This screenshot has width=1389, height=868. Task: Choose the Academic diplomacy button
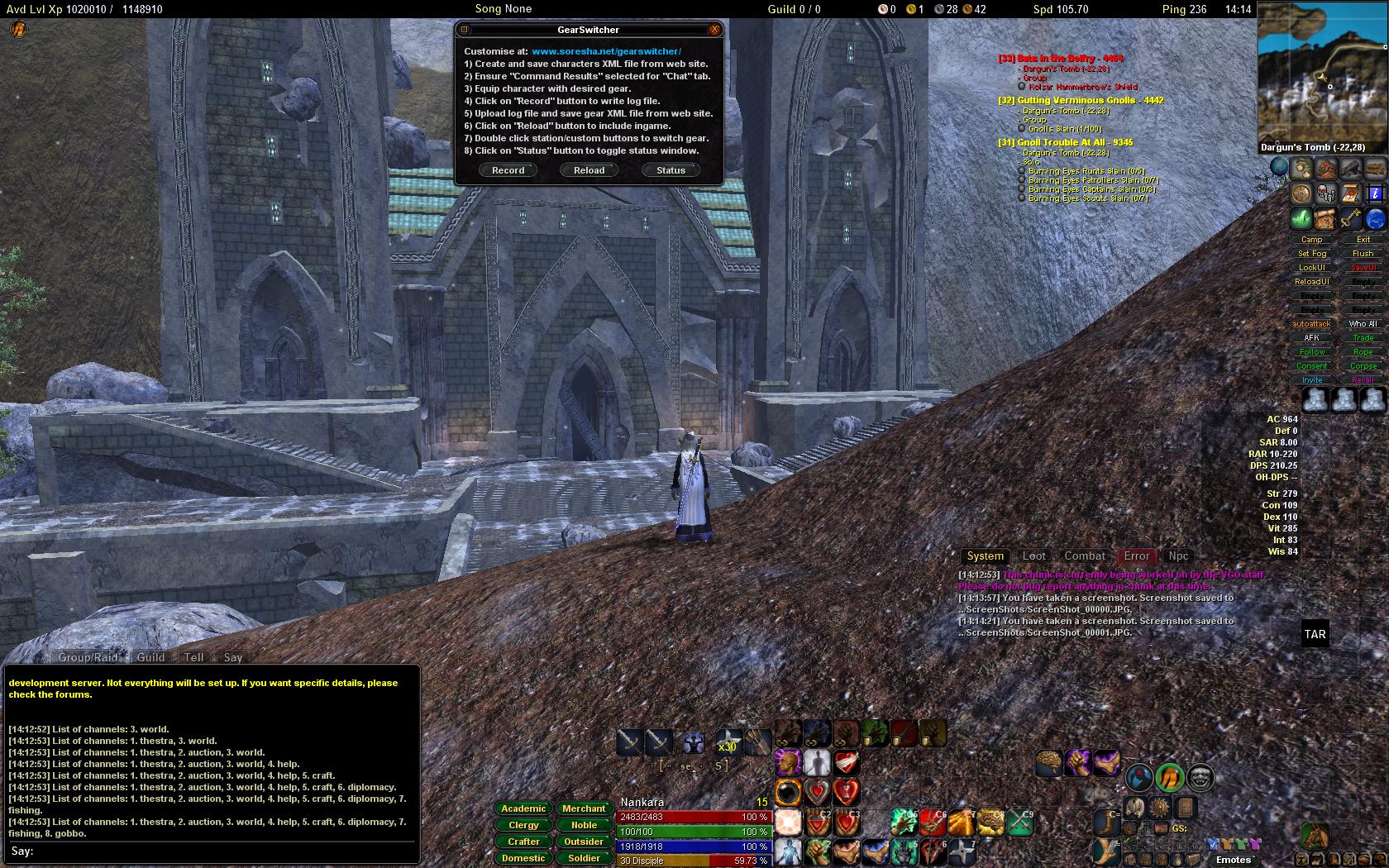(x=523, y=808)
